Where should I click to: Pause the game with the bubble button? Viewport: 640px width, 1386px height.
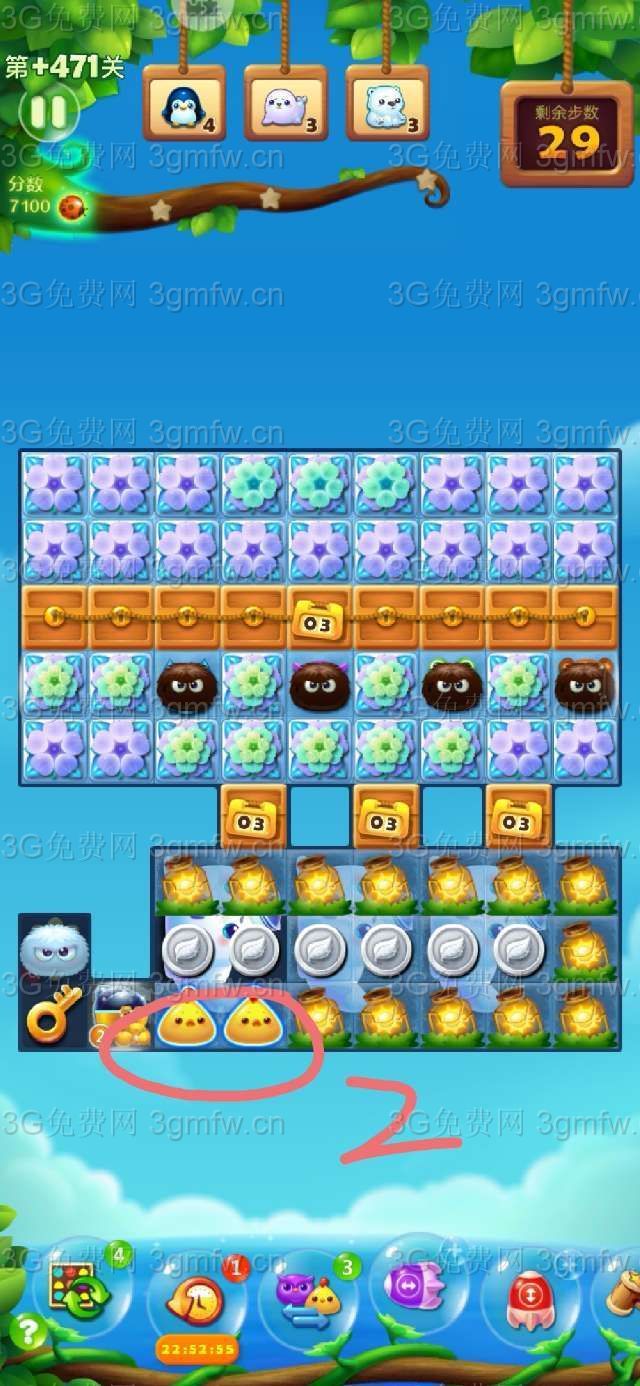coord(47,112)
